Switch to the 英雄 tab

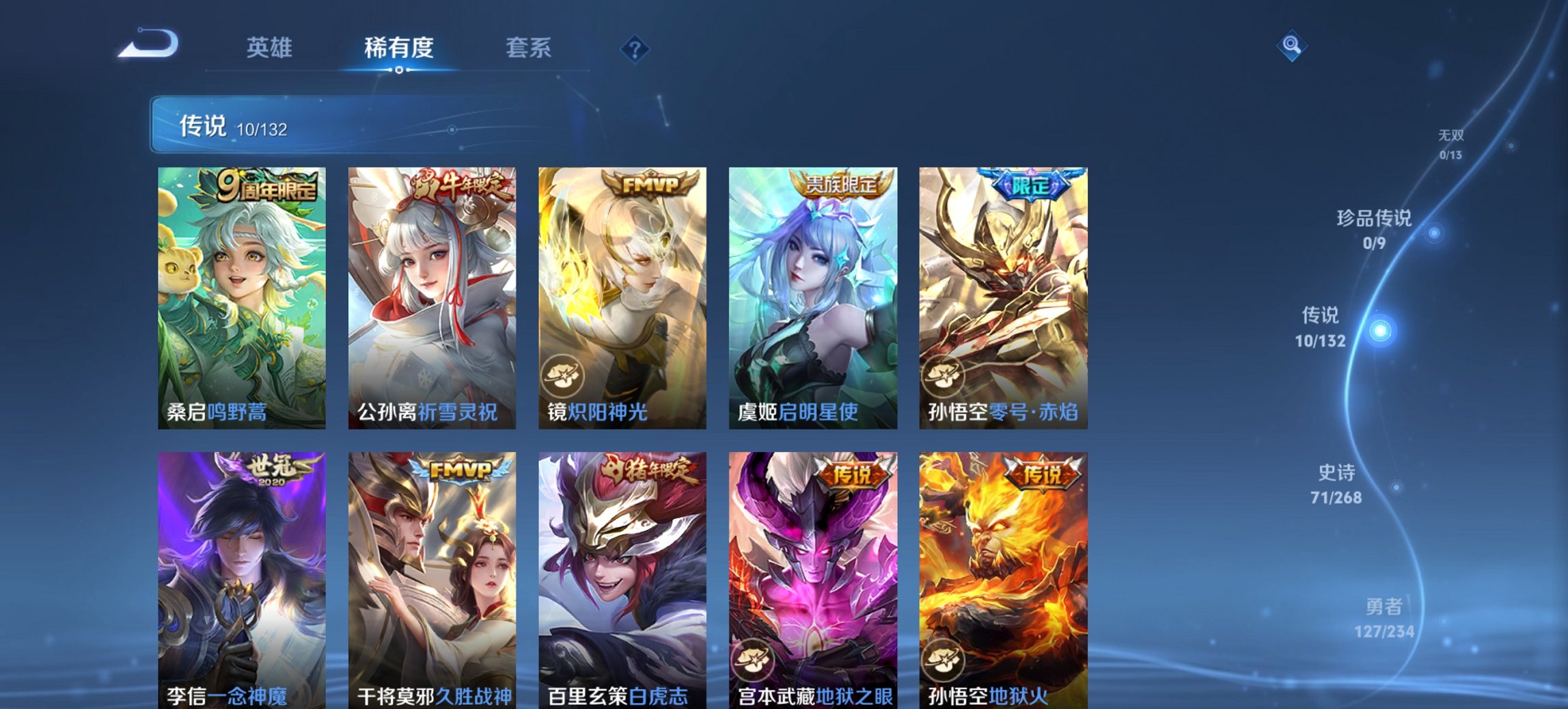[x=270, y=48]
